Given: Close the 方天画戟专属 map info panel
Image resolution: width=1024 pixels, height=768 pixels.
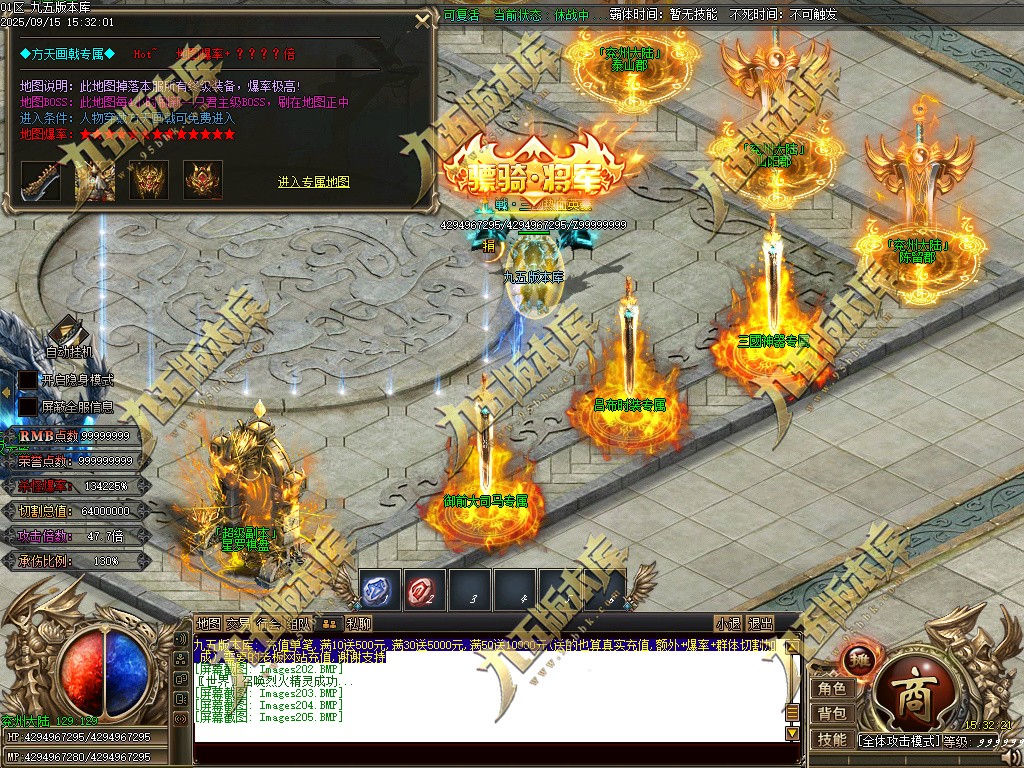Looking at the screenshot, I should click(x=422, y=23).
